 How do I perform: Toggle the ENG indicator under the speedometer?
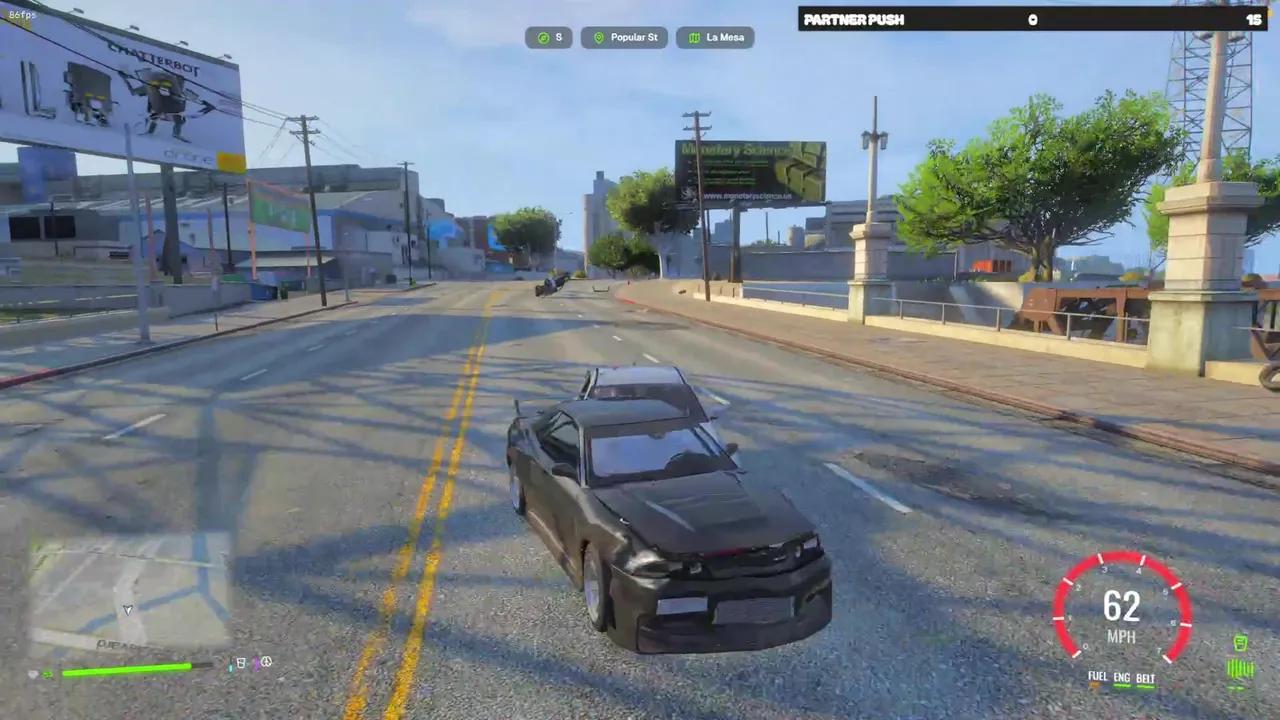click(1120, 677)
